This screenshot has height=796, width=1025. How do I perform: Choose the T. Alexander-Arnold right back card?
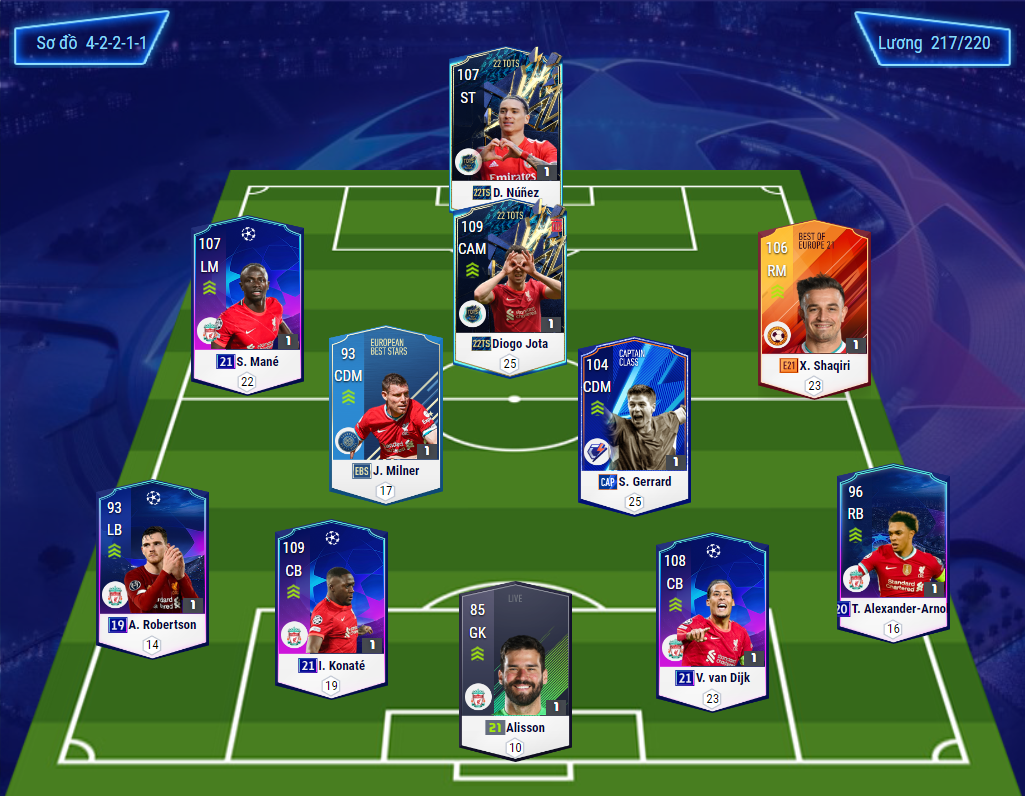pos(893,550)
